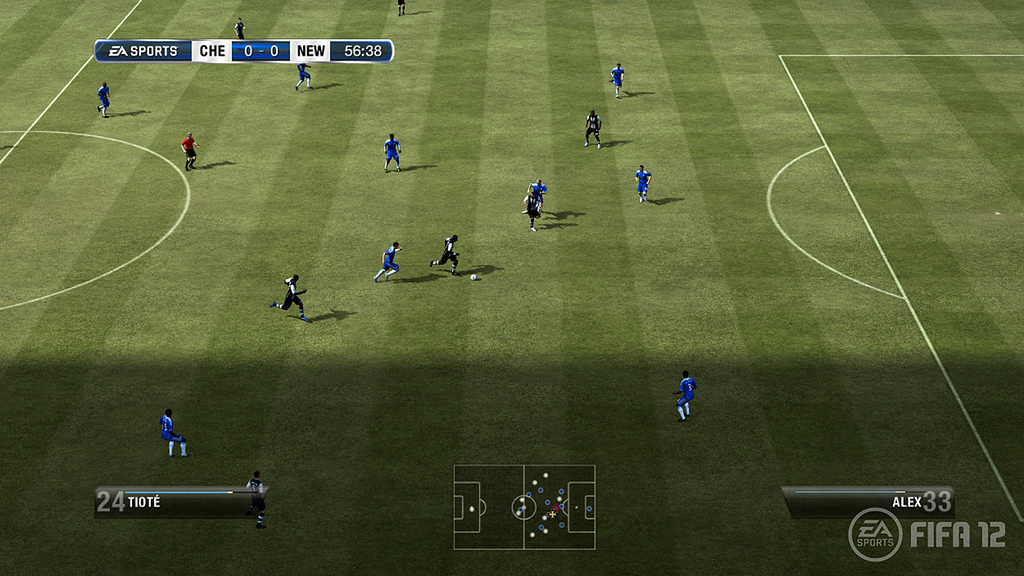Click the pitch radar minimap
Screen dimensions: 1024x576
coord(524,507)
